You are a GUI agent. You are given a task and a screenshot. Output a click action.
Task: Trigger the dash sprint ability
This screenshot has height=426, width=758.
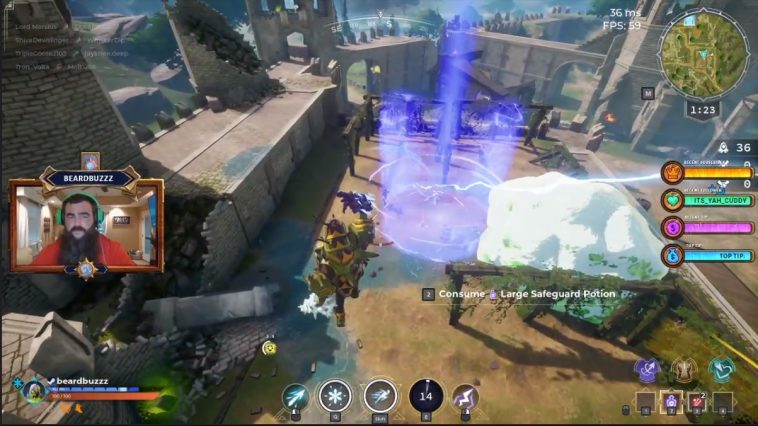(x=380, y=396)
